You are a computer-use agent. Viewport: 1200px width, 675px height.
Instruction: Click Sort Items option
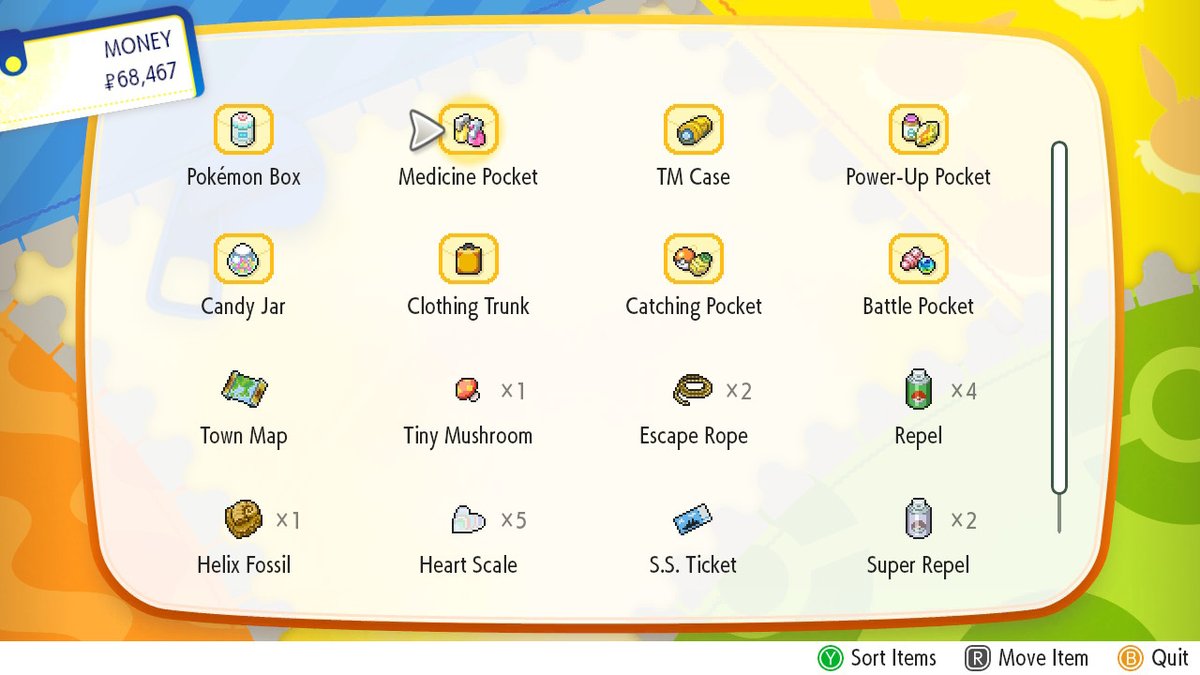click(x=878, y=658)
